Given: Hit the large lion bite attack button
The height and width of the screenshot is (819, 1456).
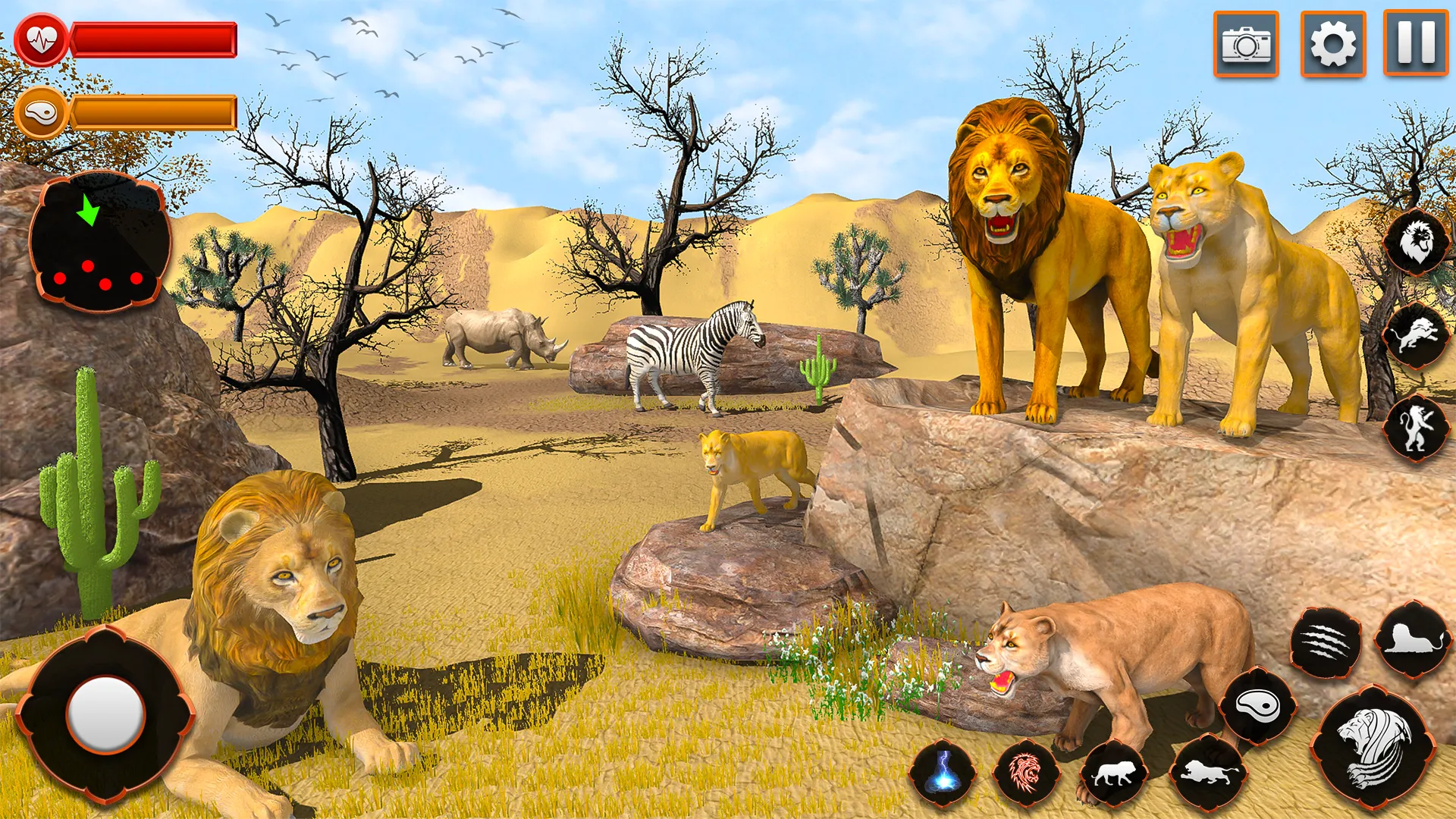Looking at the screenshot, I should (x=1373, y=747).
